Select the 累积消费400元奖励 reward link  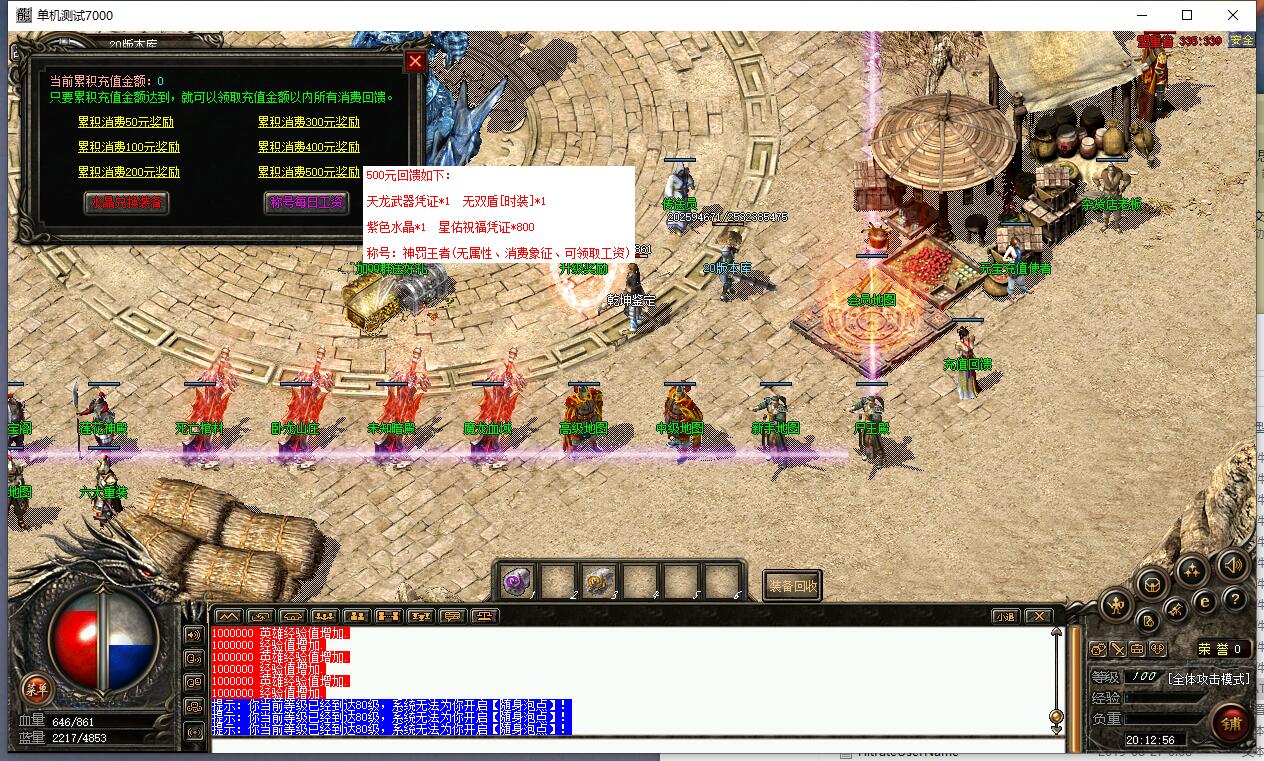[x=309, y=147]
